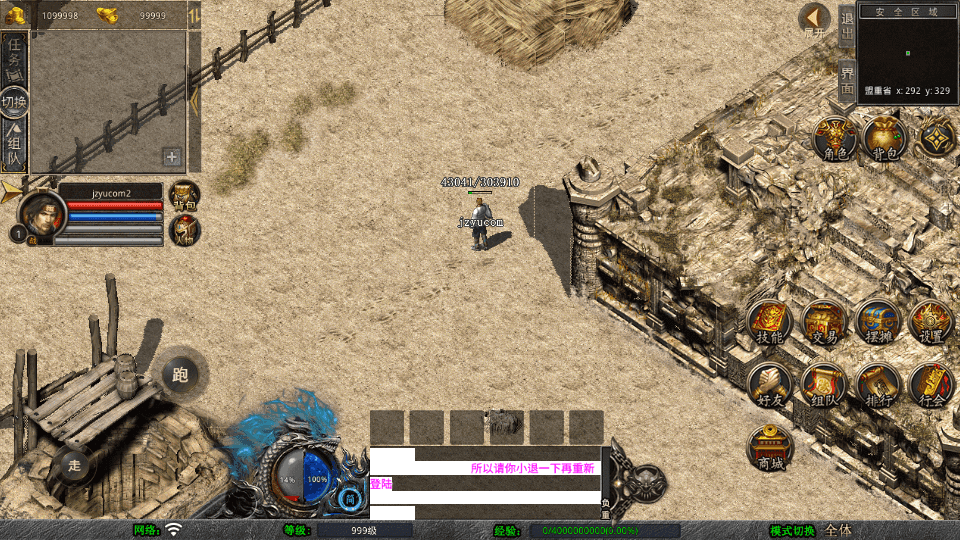960x540 pixels.
Task: Open the 组队 (Team) scroll icon
Action: (824, 386)
